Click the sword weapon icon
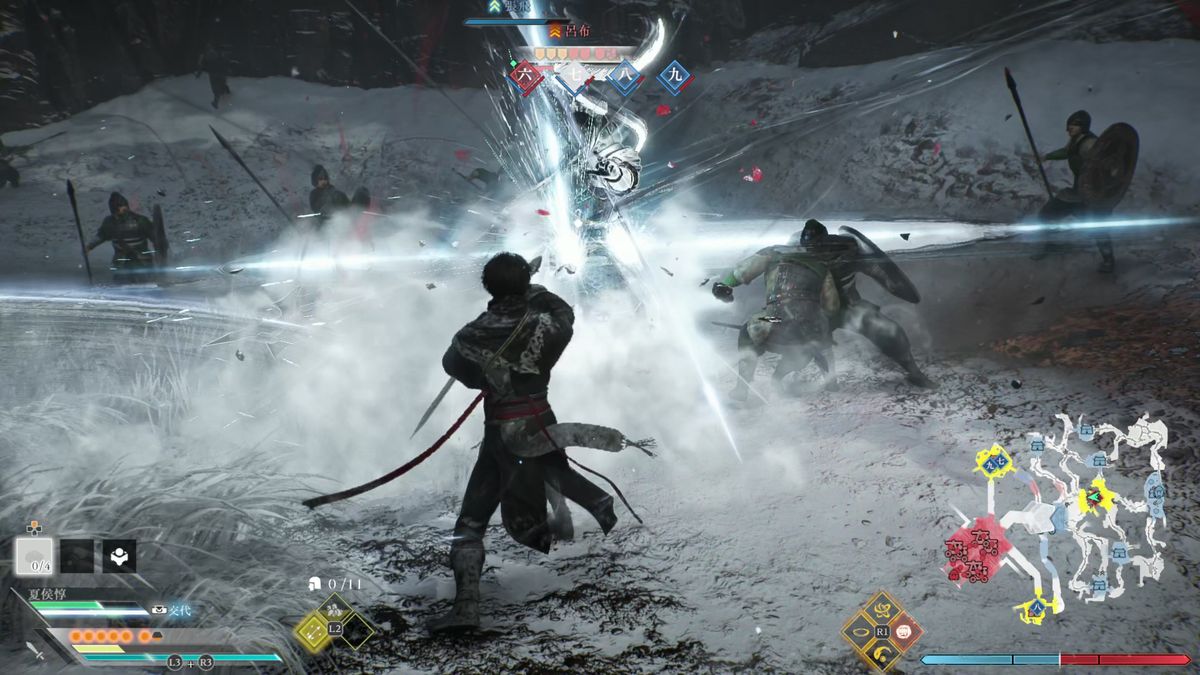1200x675 pixels. [36, 650]
